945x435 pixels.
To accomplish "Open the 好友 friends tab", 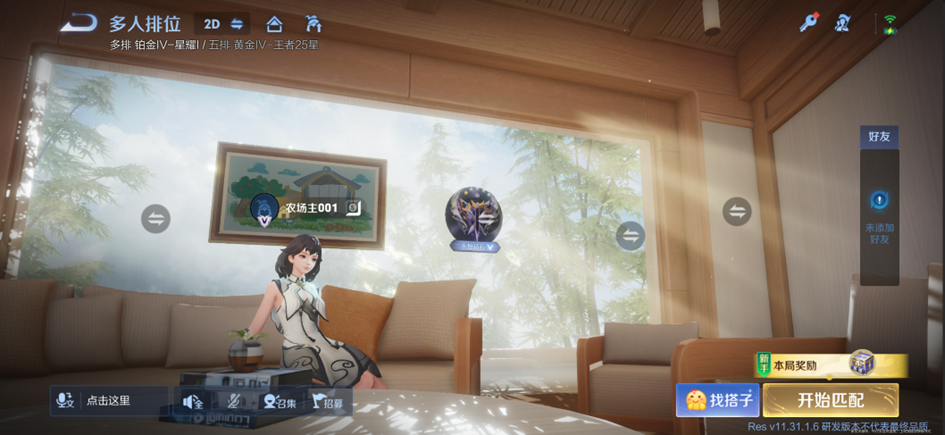I will (879, 136).
